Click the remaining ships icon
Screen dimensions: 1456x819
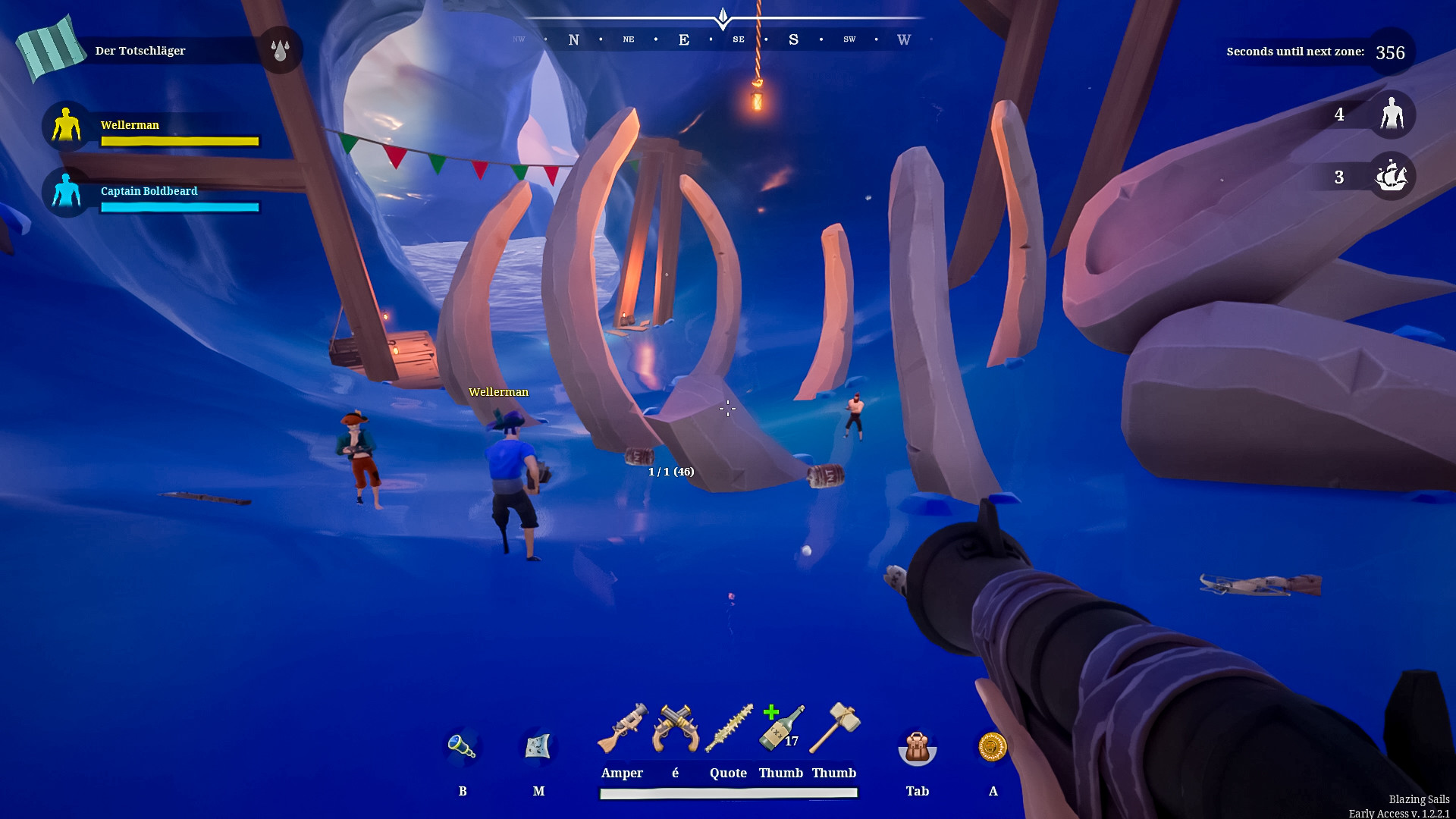(x=1392, y=176)
